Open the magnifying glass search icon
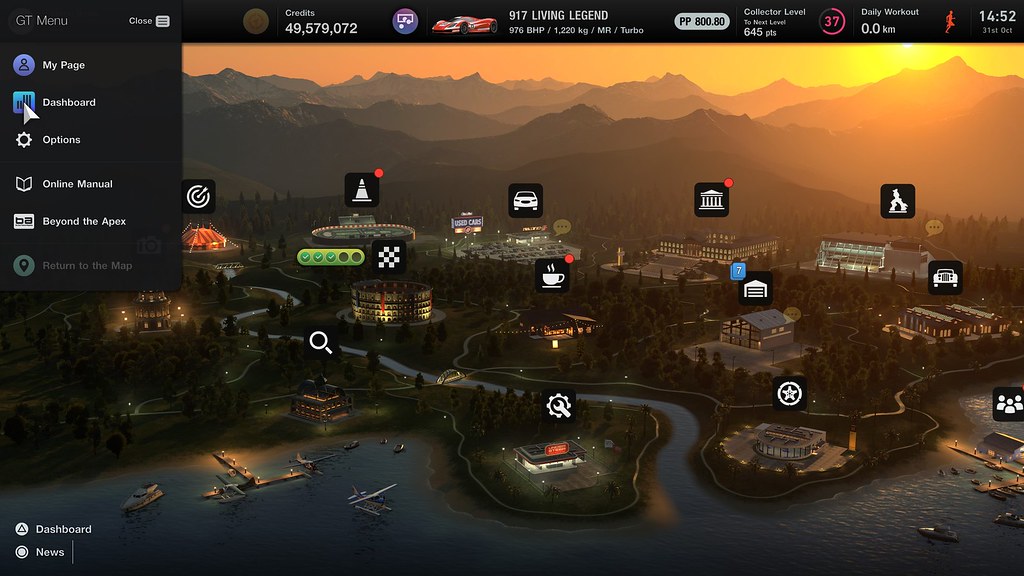The height and width of the screenshot is (576, 1024). pyautogui.click(x=321, y=343)
